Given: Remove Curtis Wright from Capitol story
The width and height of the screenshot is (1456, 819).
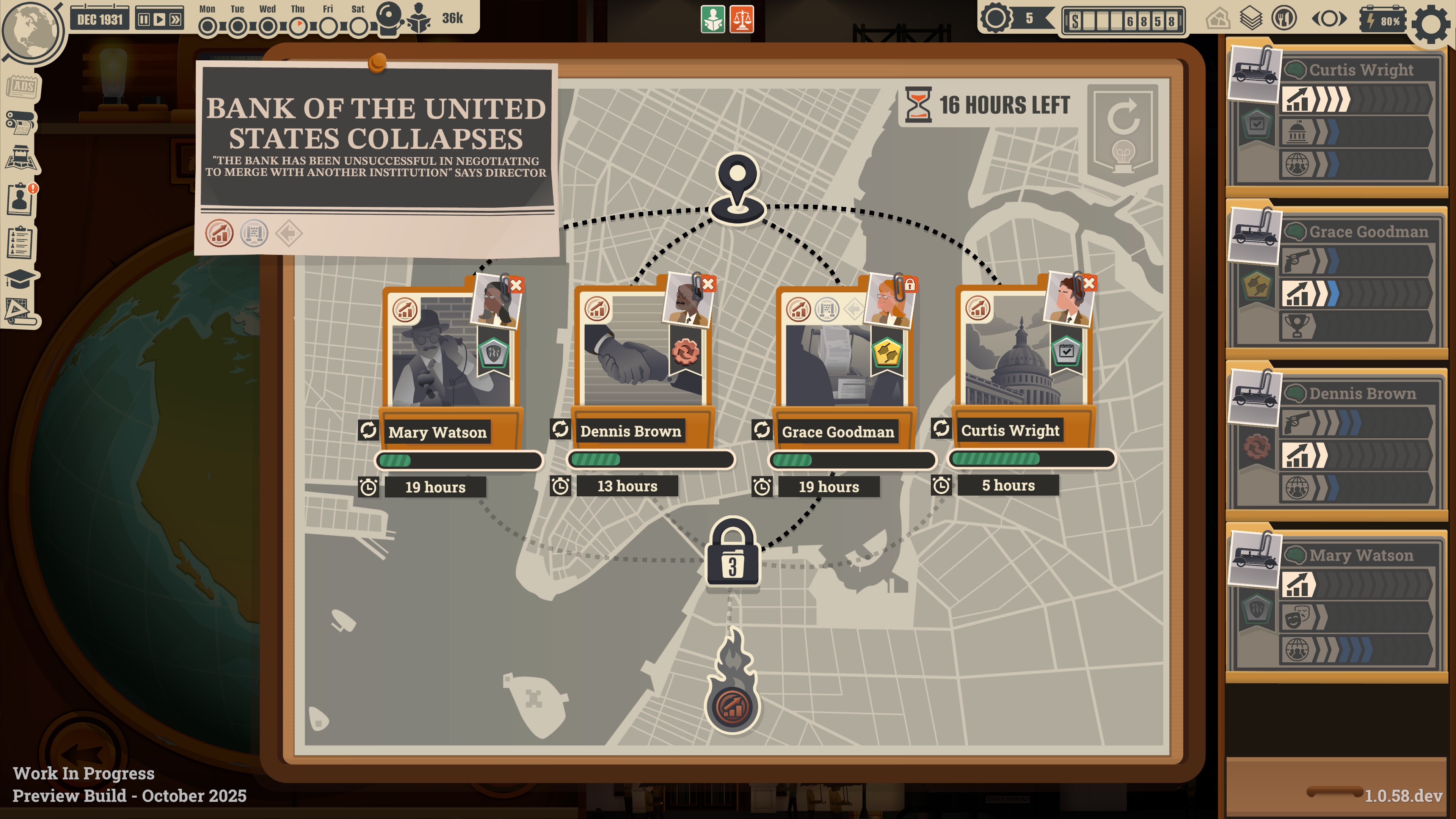Looking at the screenshot, I should tap(1089, 283).
